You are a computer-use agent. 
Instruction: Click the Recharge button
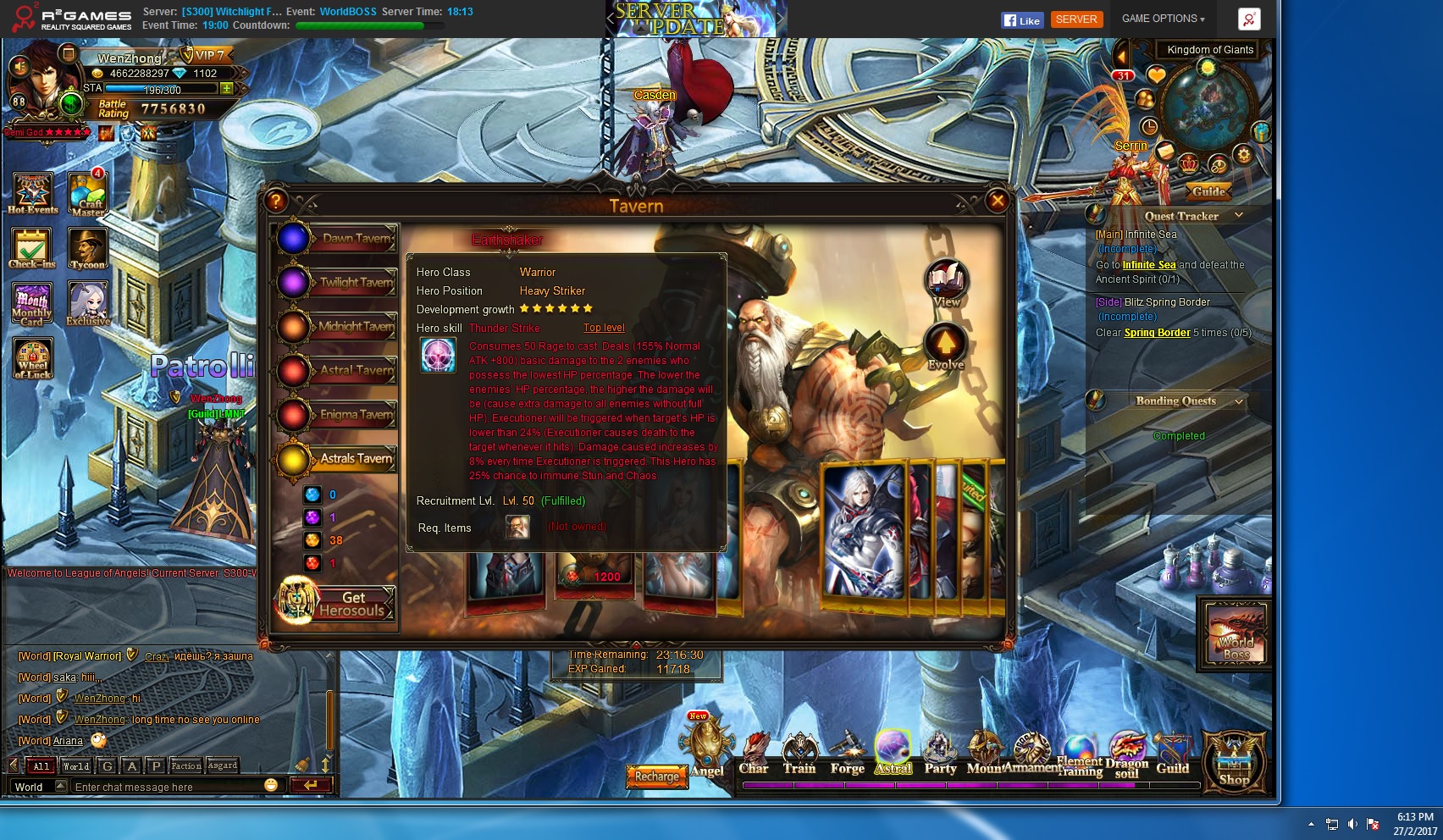coord(657,776)
